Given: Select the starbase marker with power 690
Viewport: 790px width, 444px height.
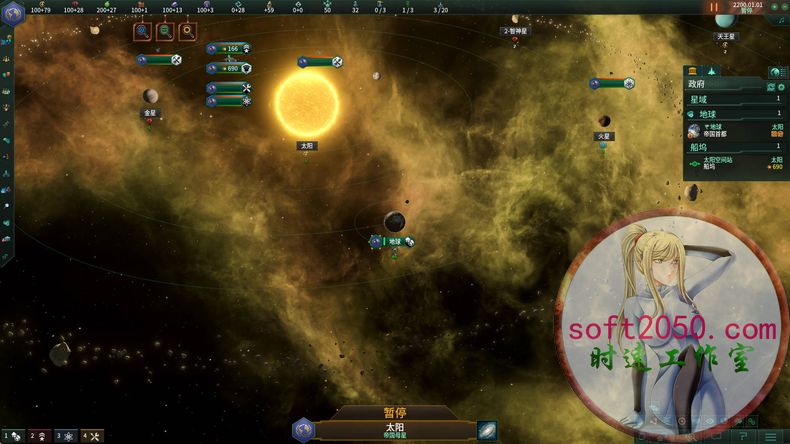Looking at the screenshot, I should [229, 68].
